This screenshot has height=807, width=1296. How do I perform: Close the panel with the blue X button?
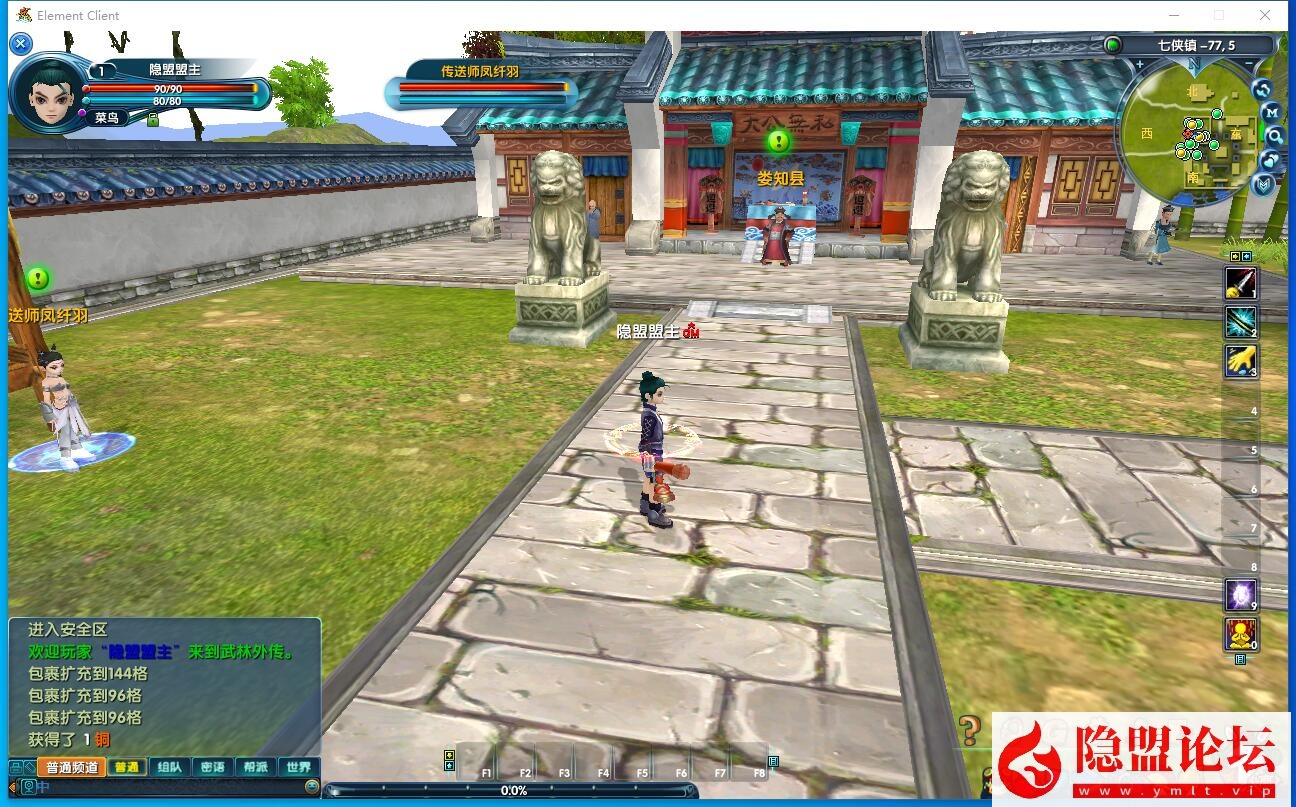coord(21,43)
